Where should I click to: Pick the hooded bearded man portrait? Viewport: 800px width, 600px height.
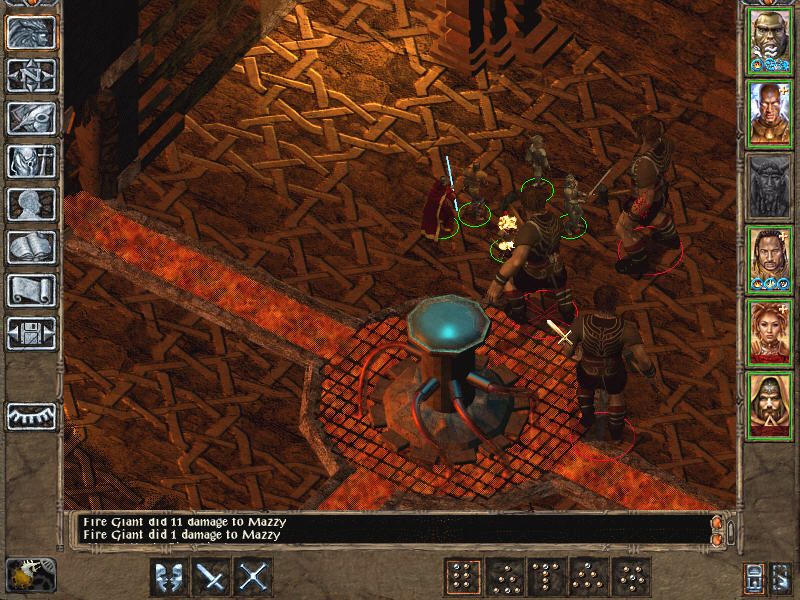click(x=769, y=402)
